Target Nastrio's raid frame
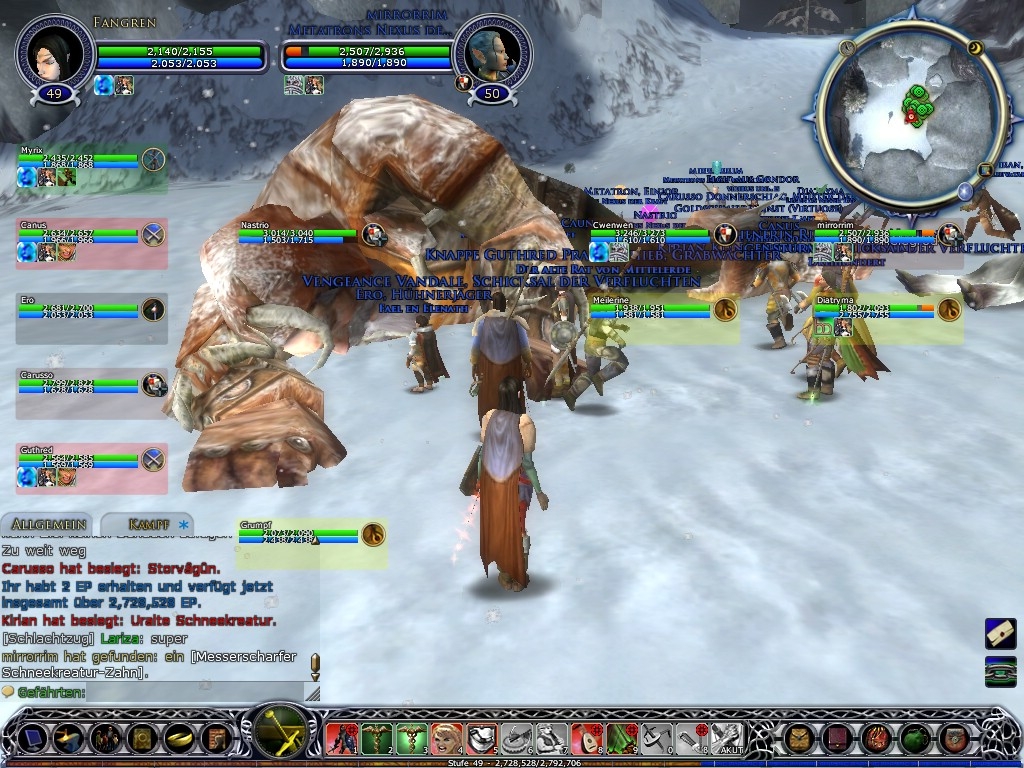1024x768 pixels. (300, 236)
